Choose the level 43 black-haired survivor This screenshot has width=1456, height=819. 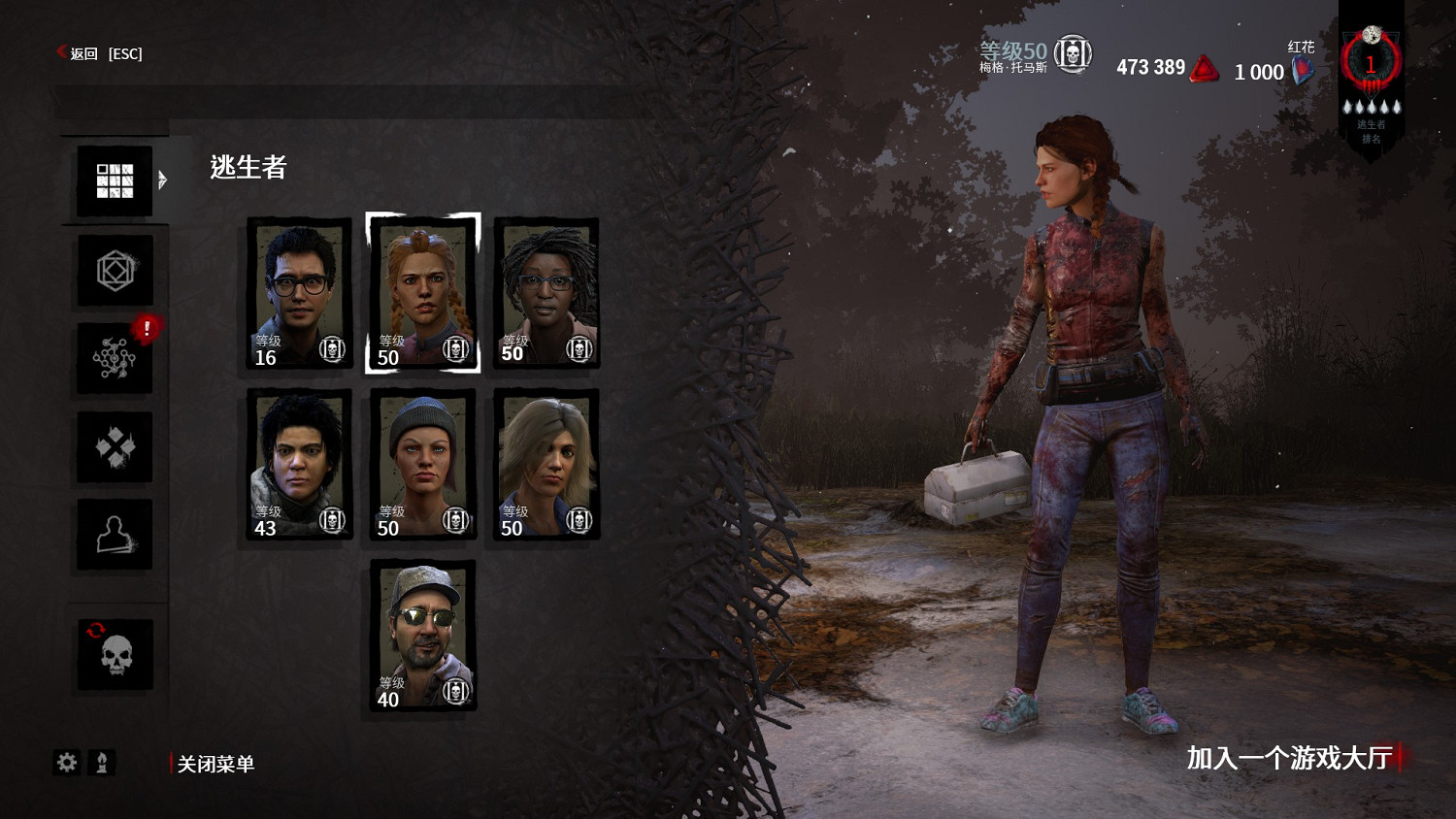point(299,464)
